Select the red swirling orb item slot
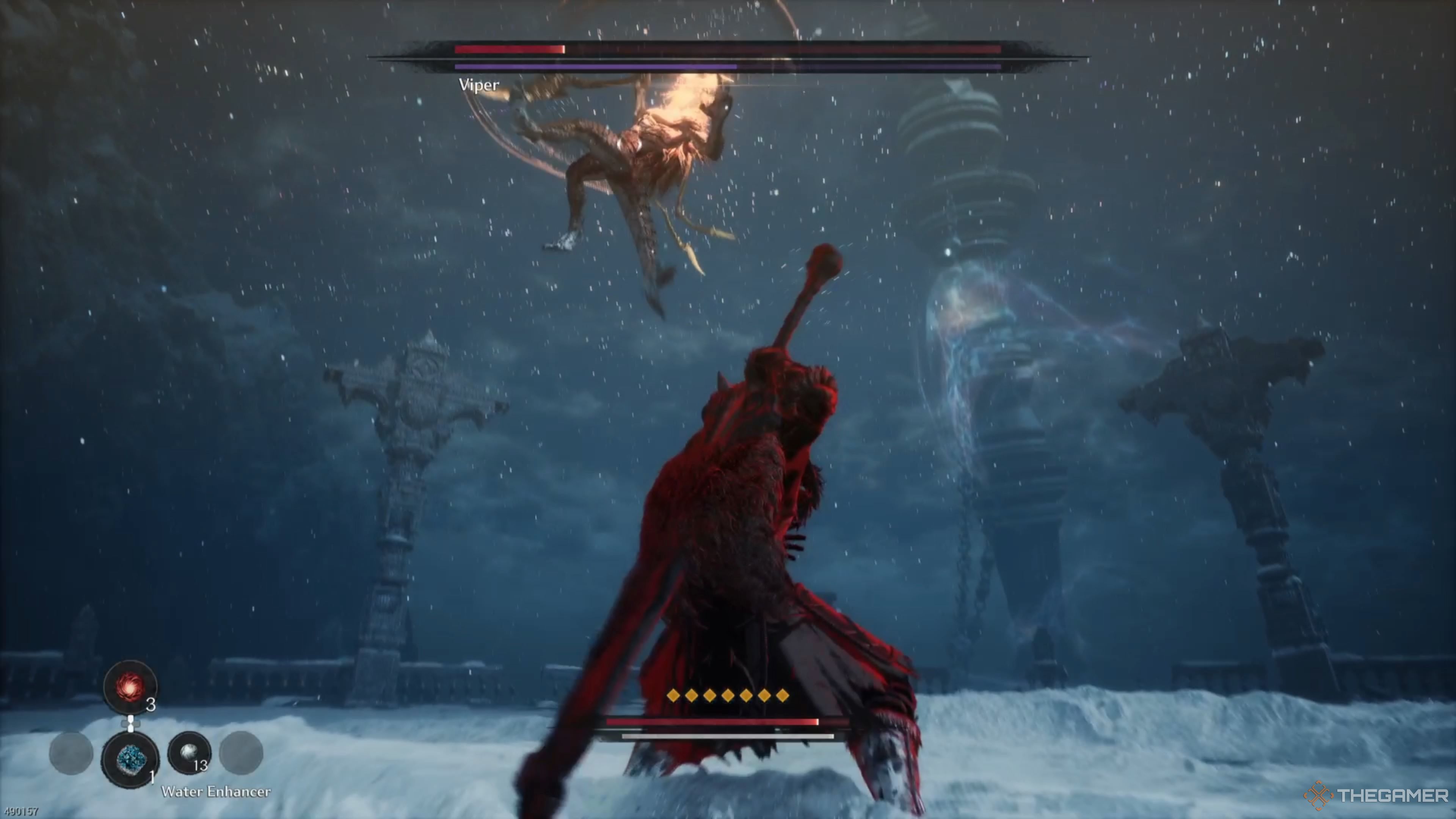 tap(129, 687)
